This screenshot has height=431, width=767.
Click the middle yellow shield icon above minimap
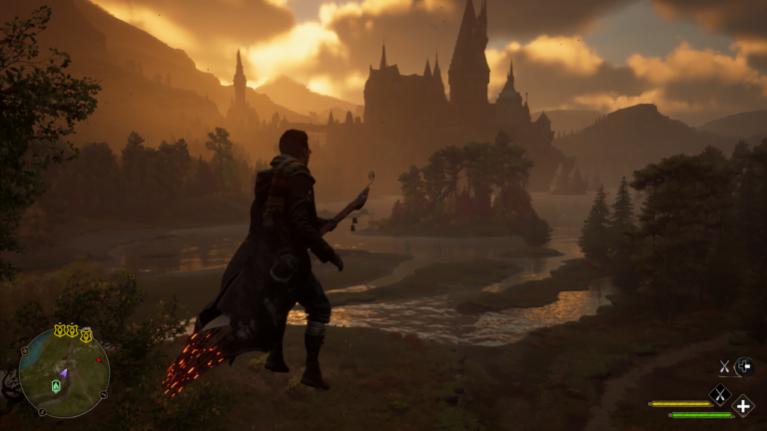click(72, 329)
